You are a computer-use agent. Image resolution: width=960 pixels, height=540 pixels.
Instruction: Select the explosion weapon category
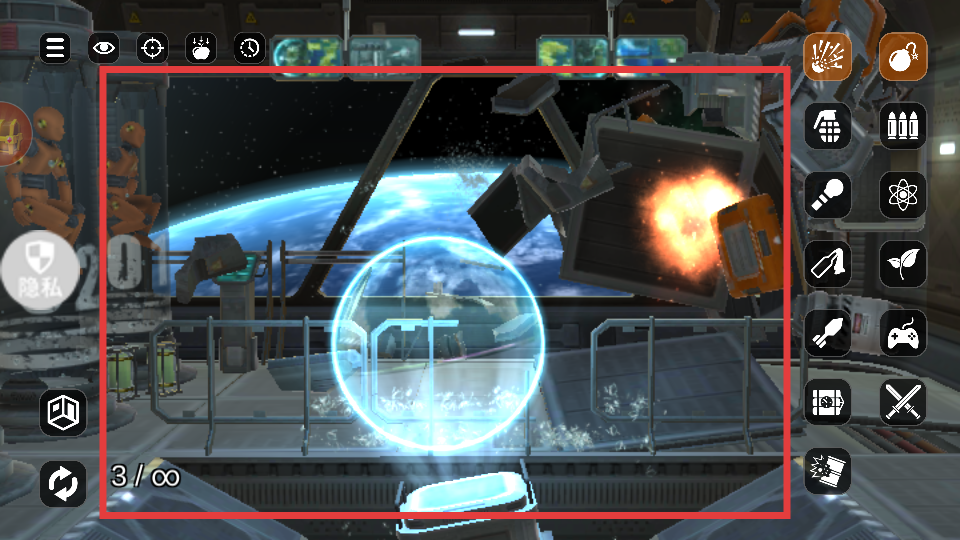(x=828, y=57)
